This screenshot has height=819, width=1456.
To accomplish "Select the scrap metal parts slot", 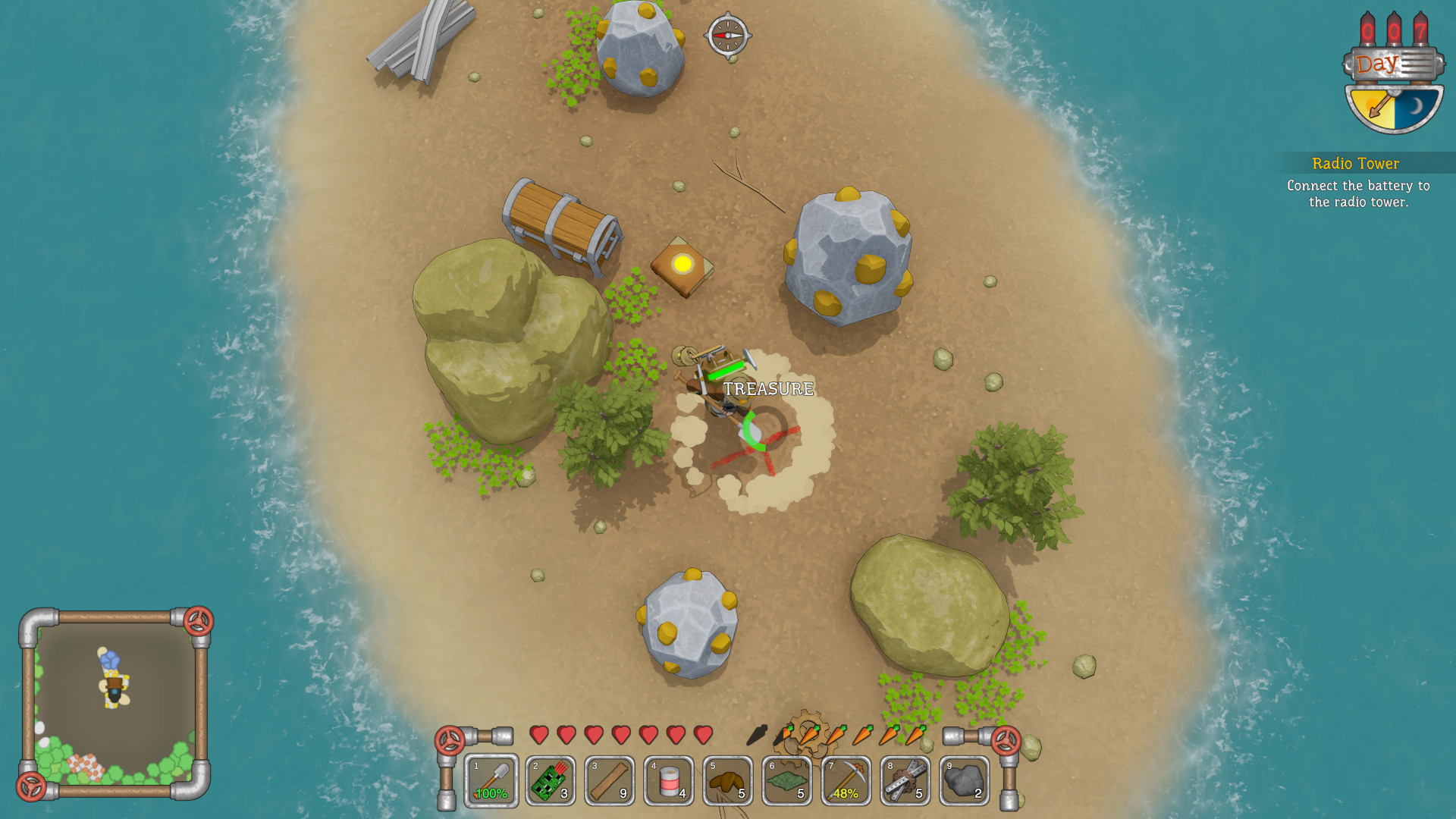I will 905,780.
